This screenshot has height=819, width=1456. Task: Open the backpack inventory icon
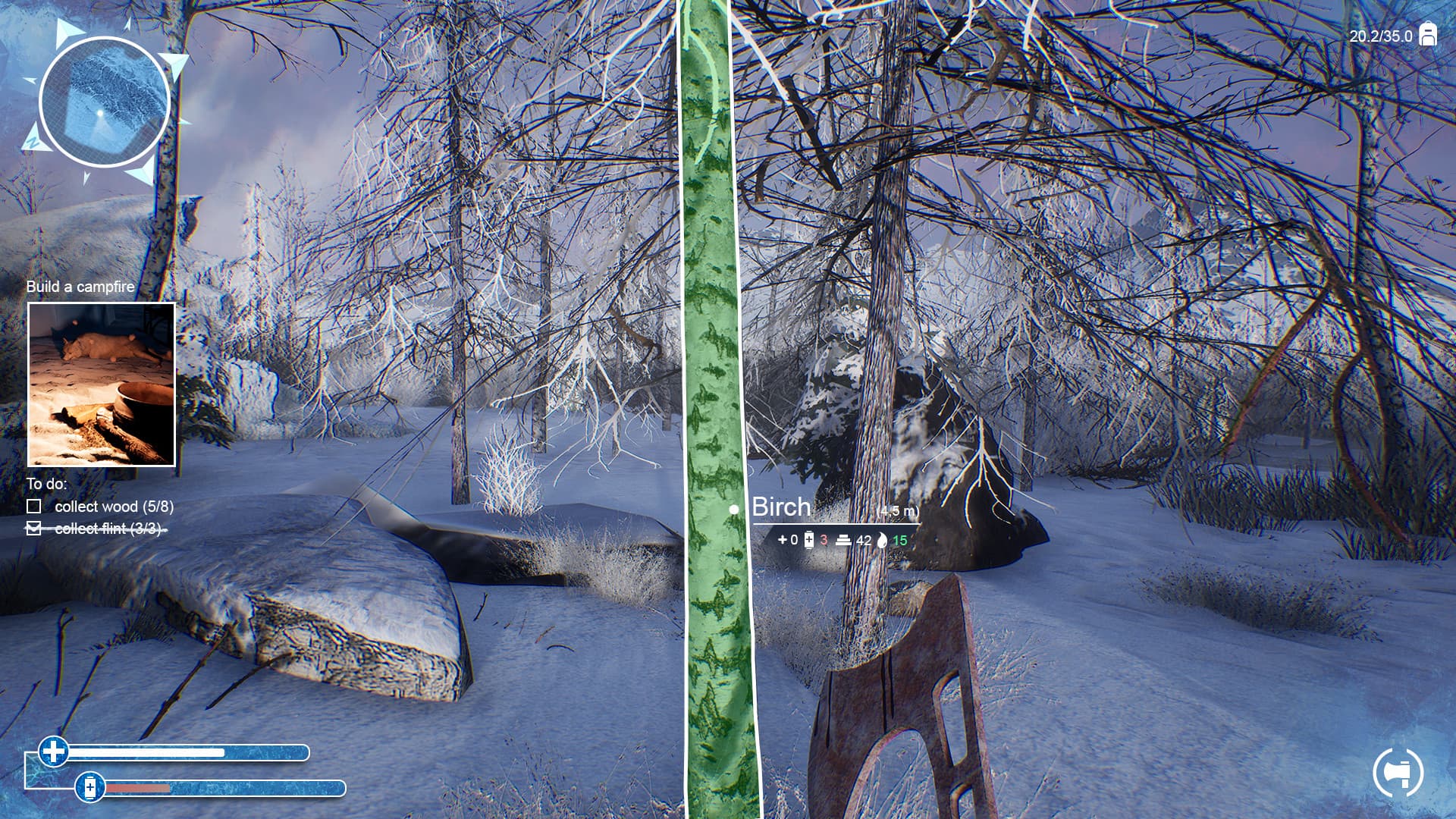(1429, 33)
